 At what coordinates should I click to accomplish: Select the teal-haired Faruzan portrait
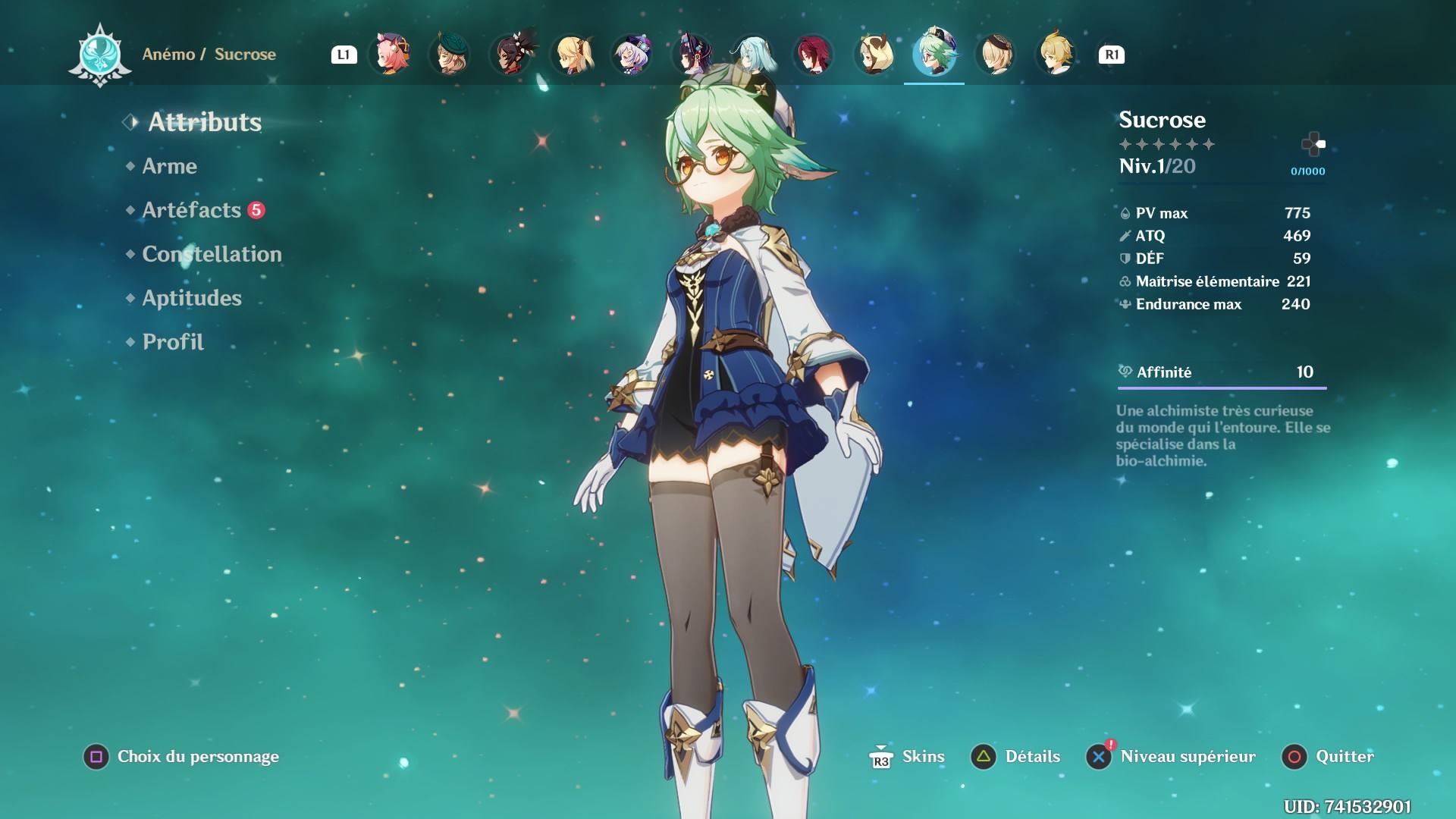(753, 54)
